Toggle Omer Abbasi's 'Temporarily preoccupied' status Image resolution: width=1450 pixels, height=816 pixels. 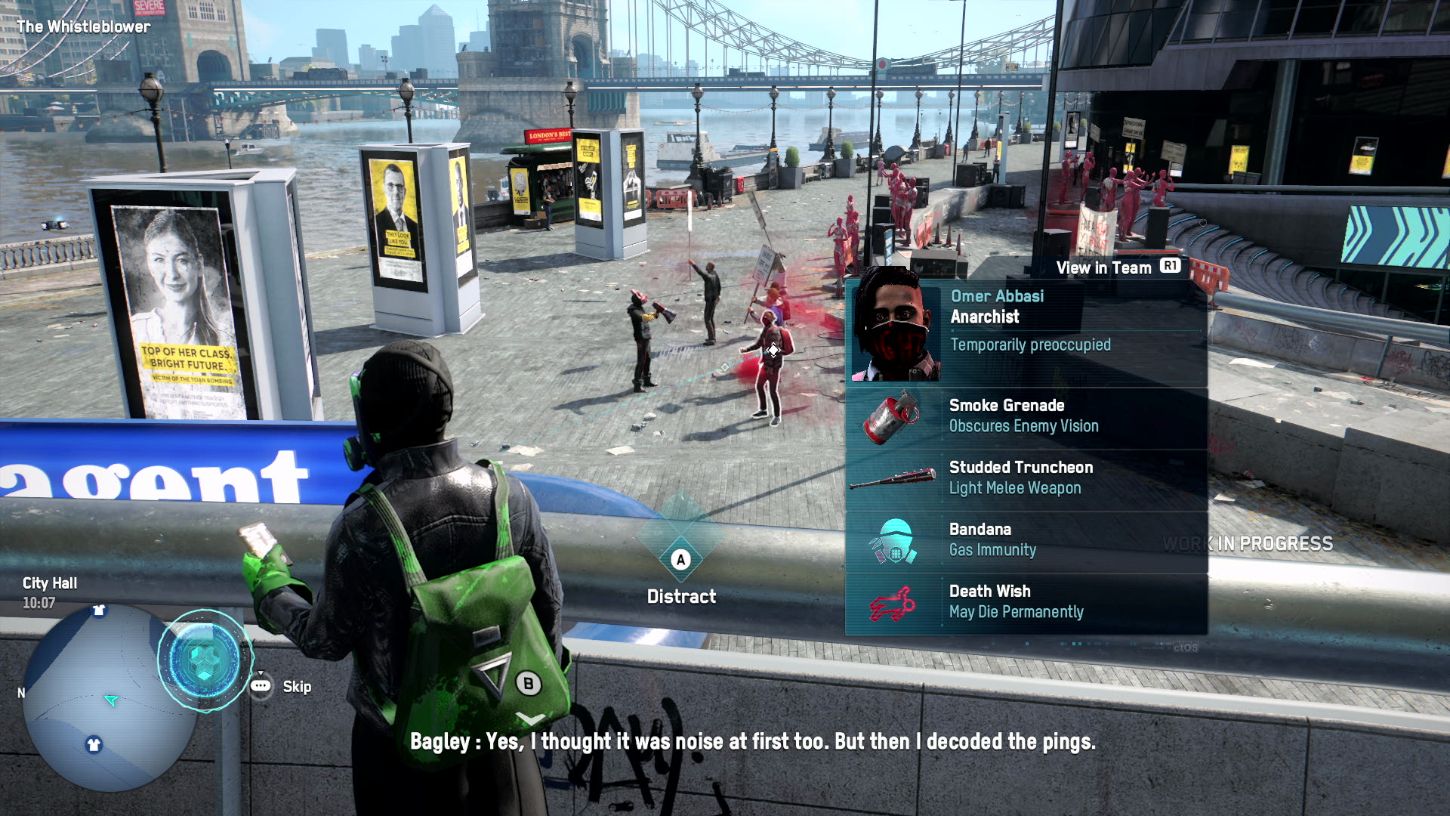click(x=1030, y=344)
